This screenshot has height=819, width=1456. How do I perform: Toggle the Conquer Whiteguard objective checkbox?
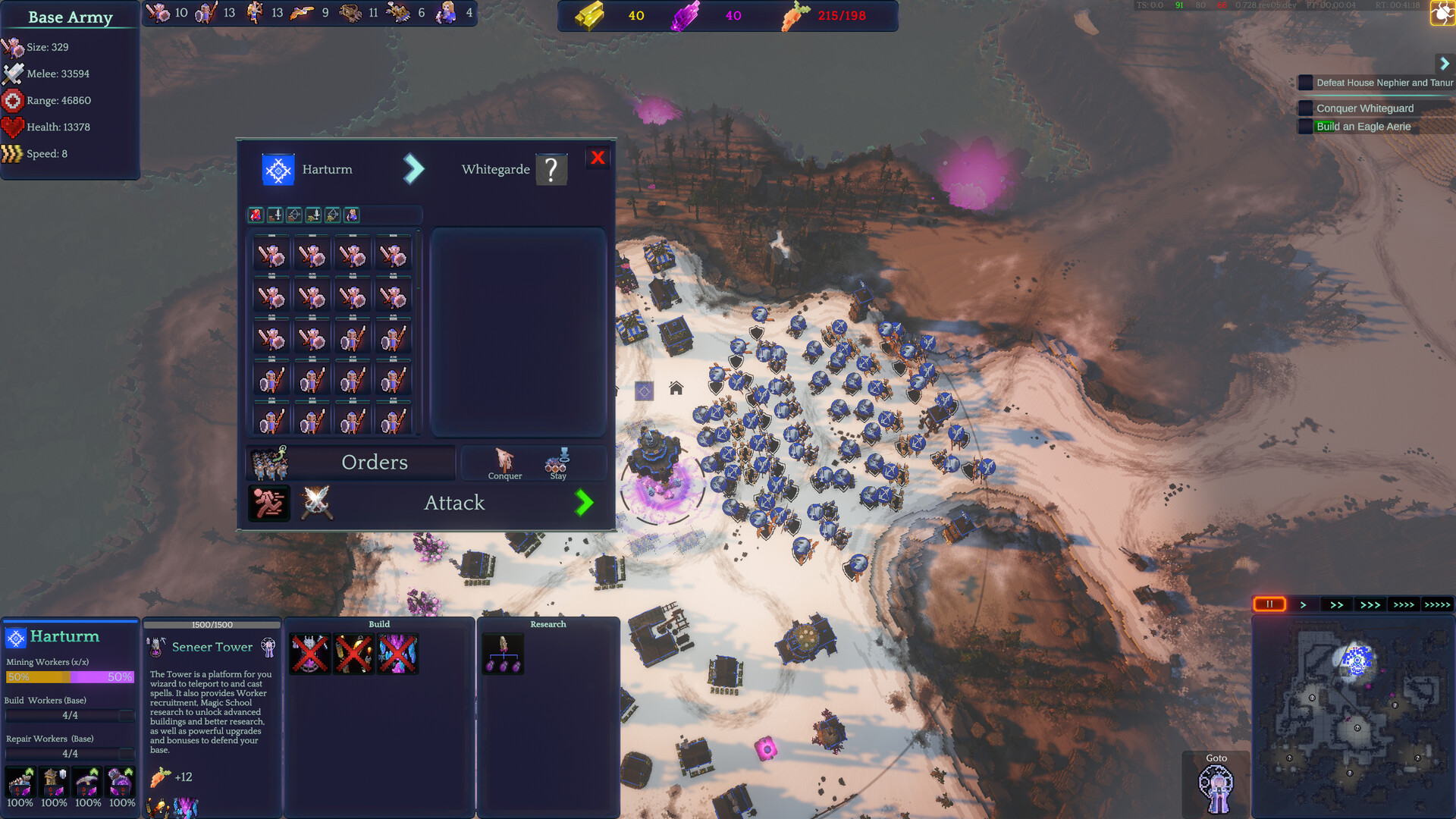click(1306, 108)
